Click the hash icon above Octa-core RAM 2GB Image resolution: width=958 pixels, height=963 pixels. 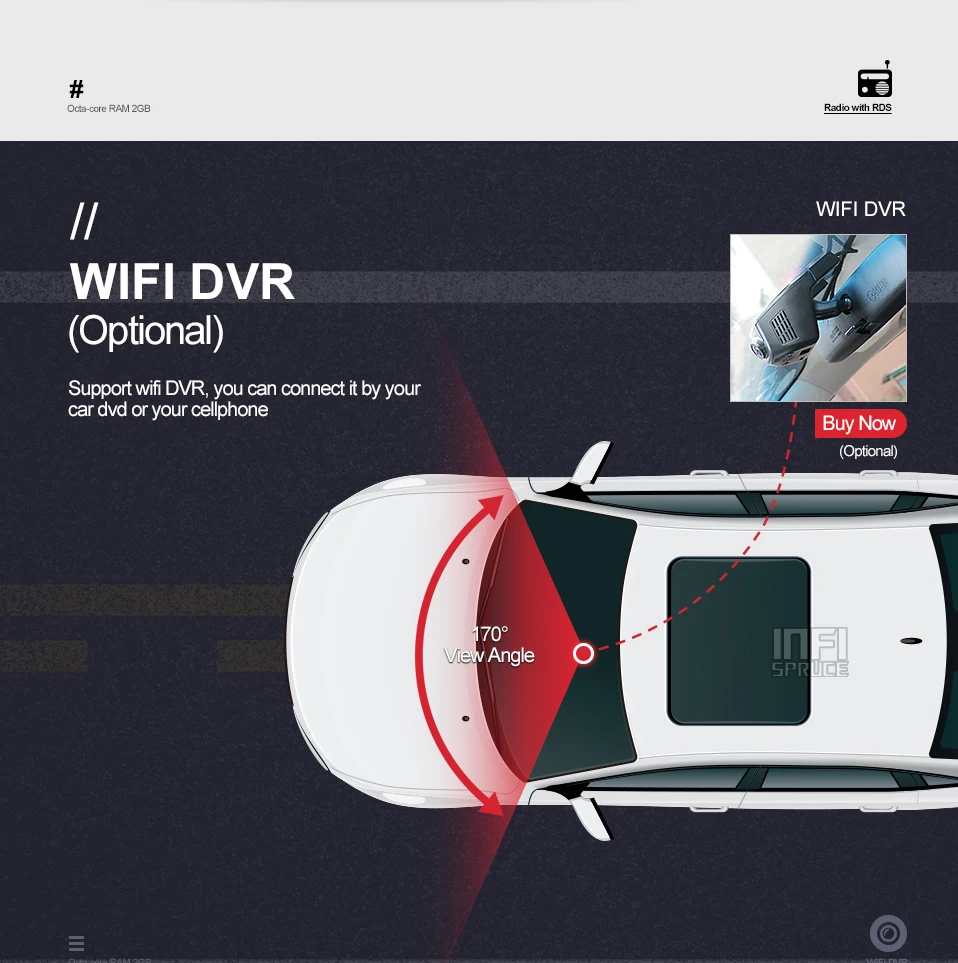coord(76,89)
